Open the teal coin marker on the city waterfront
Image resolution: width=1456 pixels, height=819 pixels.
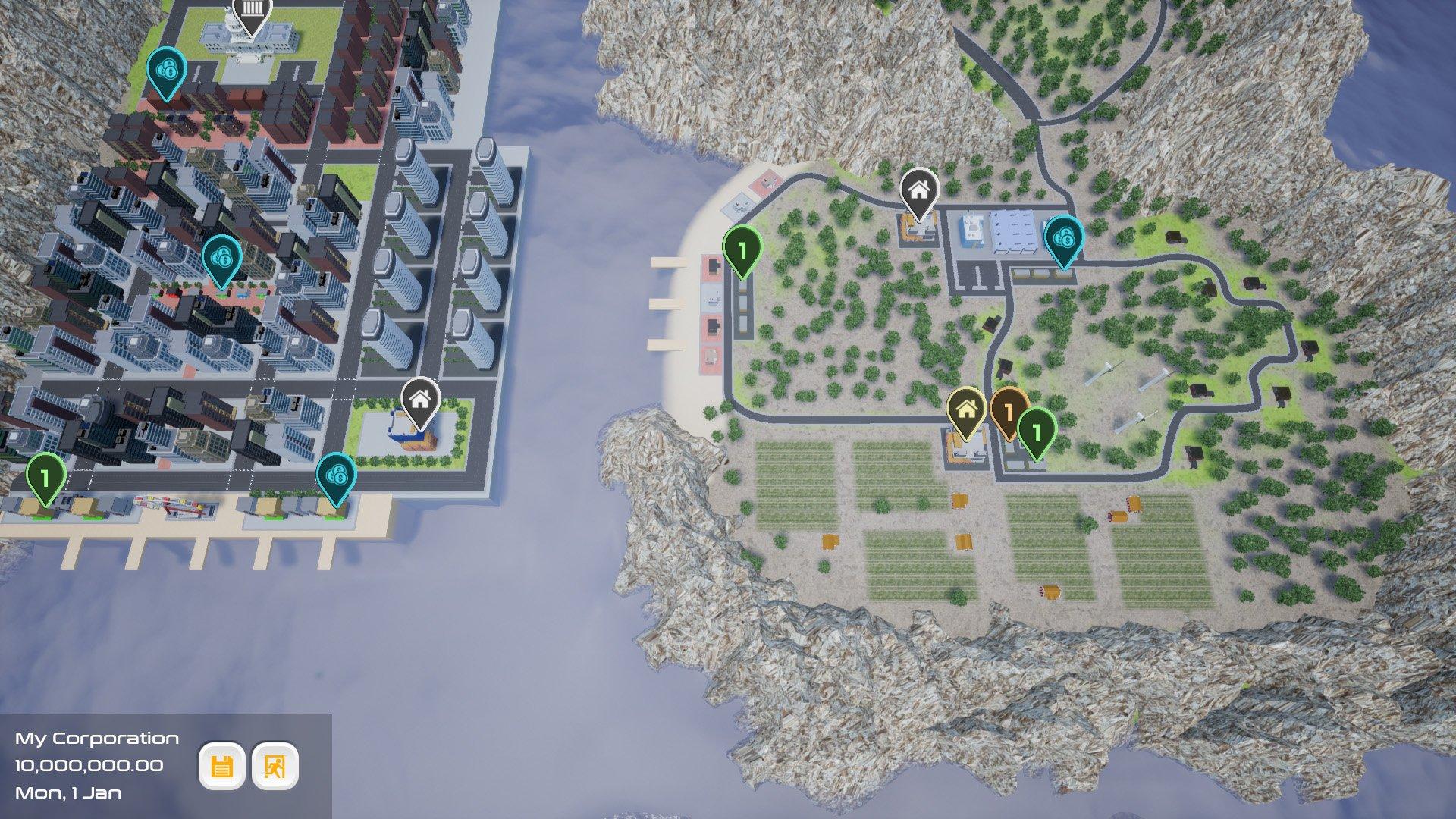click(335, 477)
